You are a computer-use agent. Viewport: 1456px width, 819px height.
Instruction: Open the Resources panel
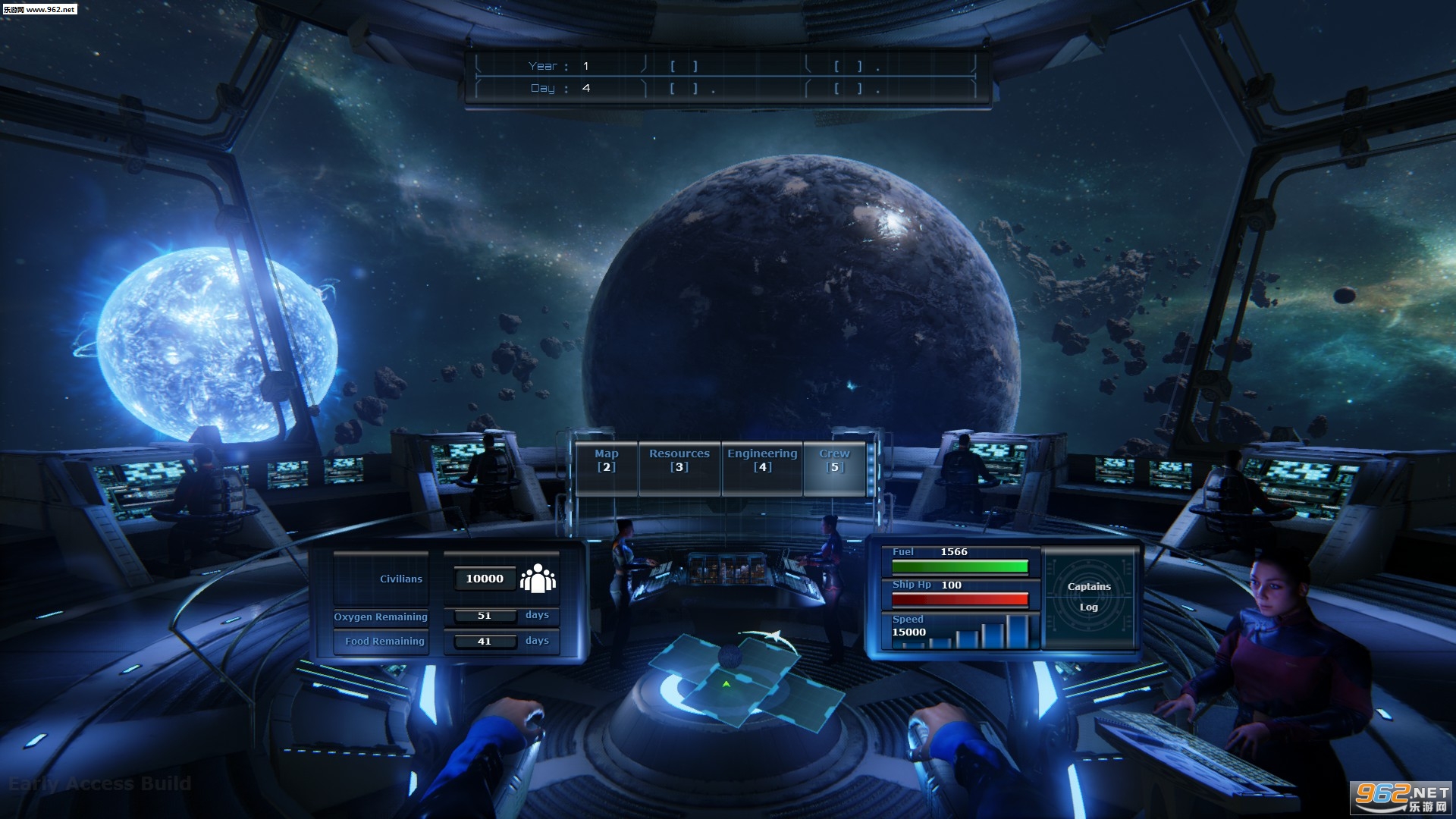point(679,461)
